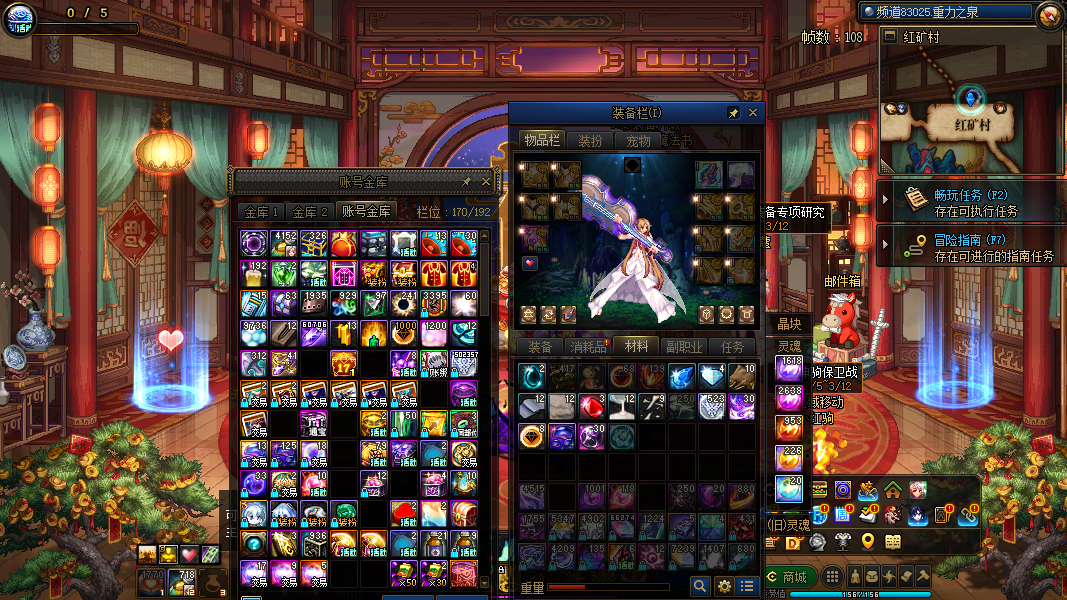Close the equipment window (装备栏)

coord(753,113)
